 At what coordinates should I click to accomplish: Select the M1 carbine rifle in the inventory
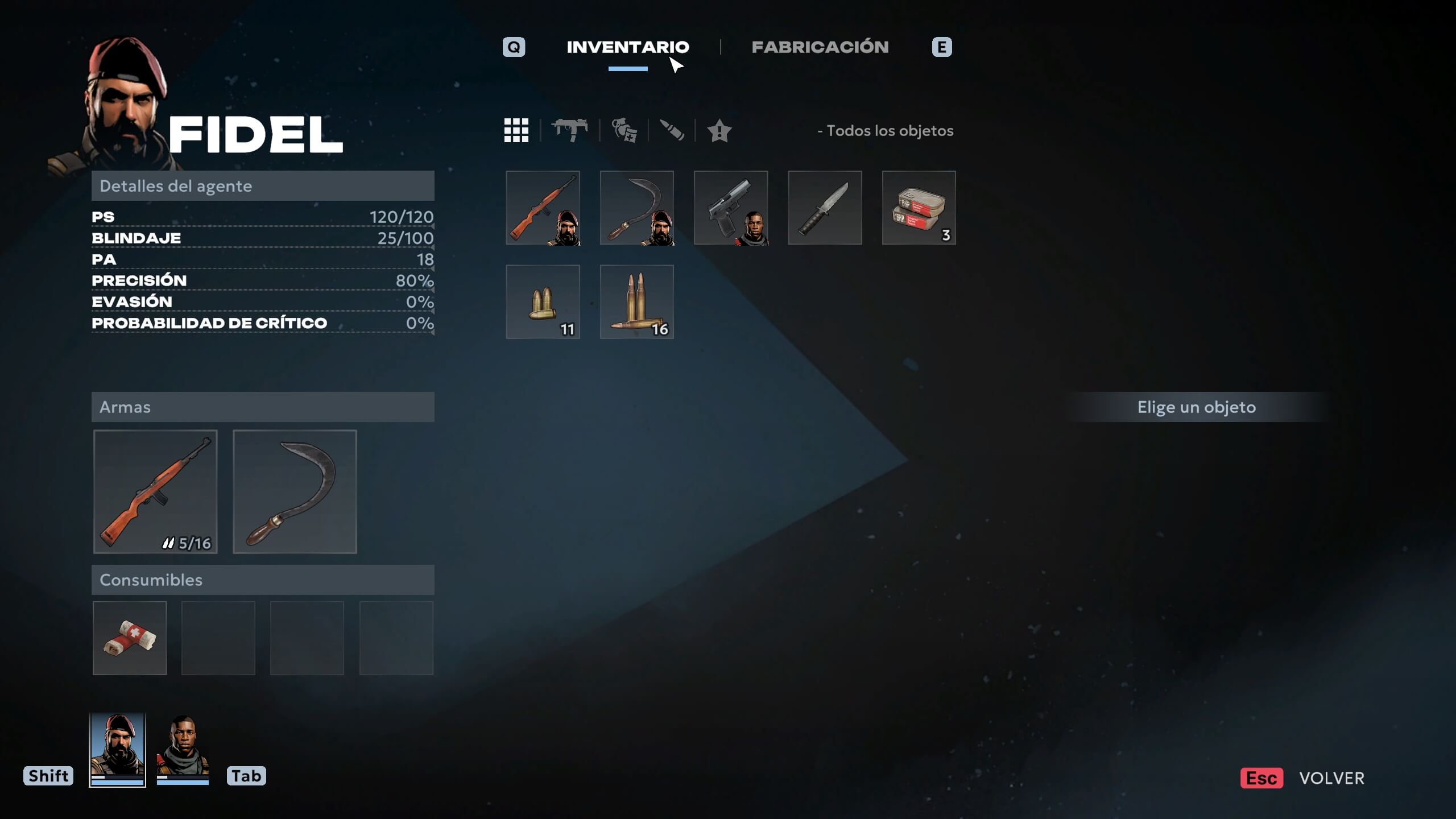543,208
